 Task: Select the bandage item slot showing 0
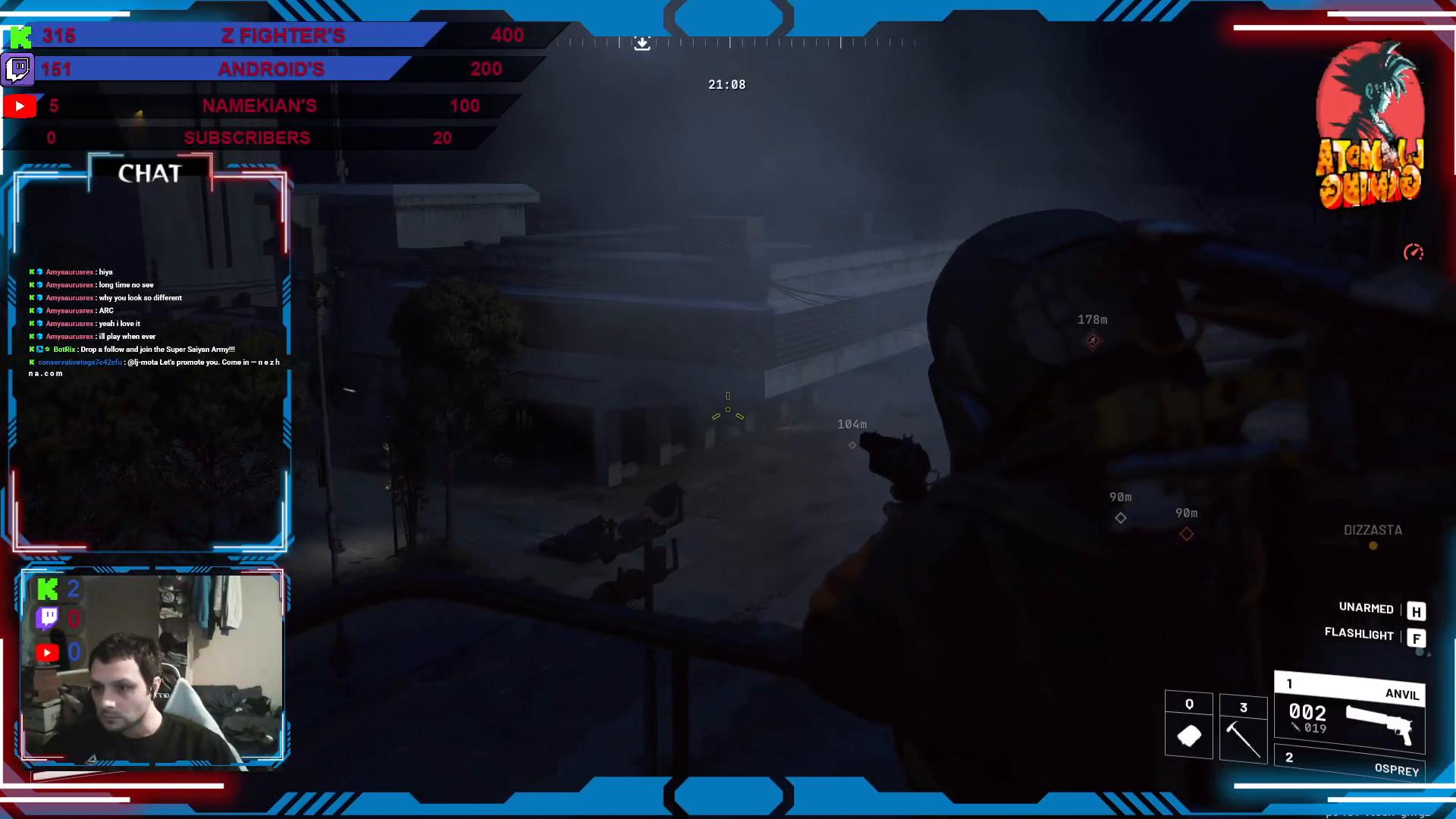1188,726
